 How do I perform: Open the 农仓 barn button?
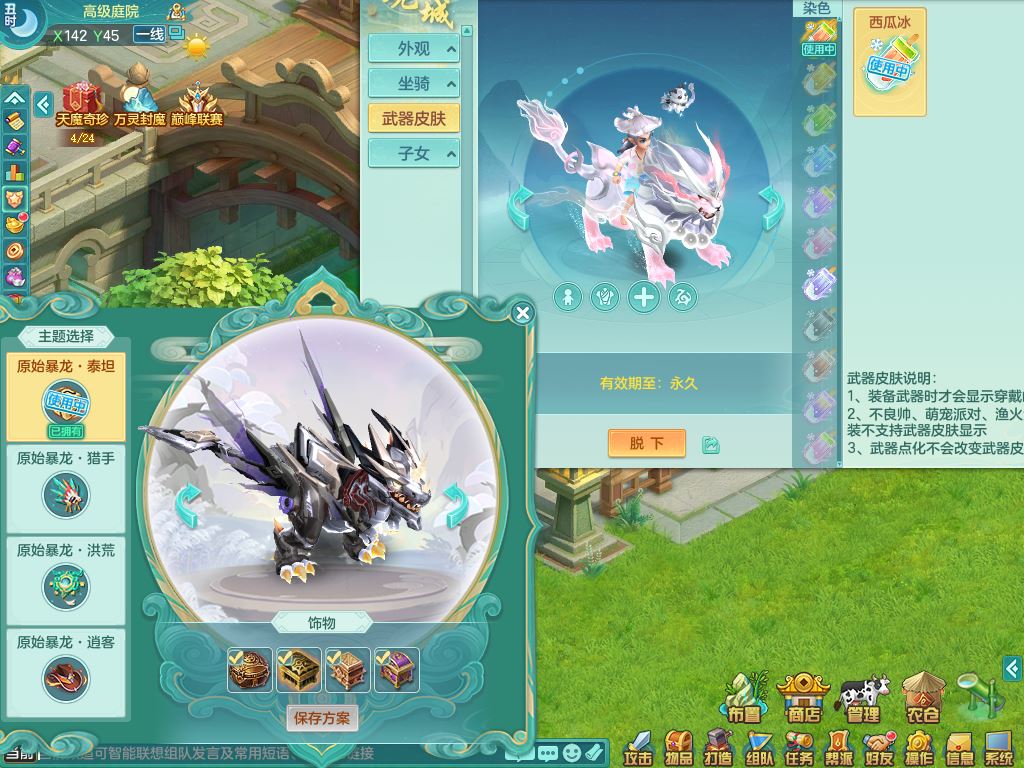pyautogui.click(x=921, y=697)
